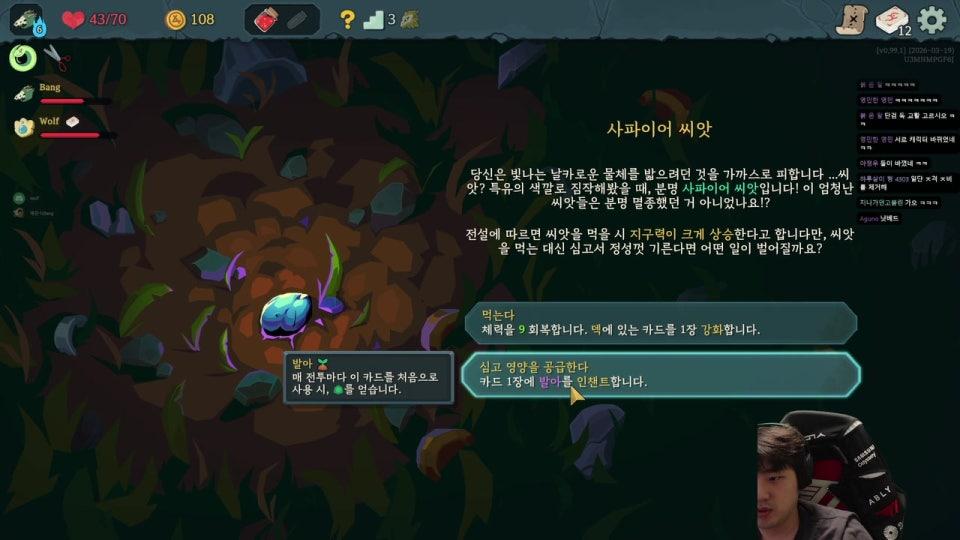Choose the 먹는다 (eat) option

tap(660, 322)
